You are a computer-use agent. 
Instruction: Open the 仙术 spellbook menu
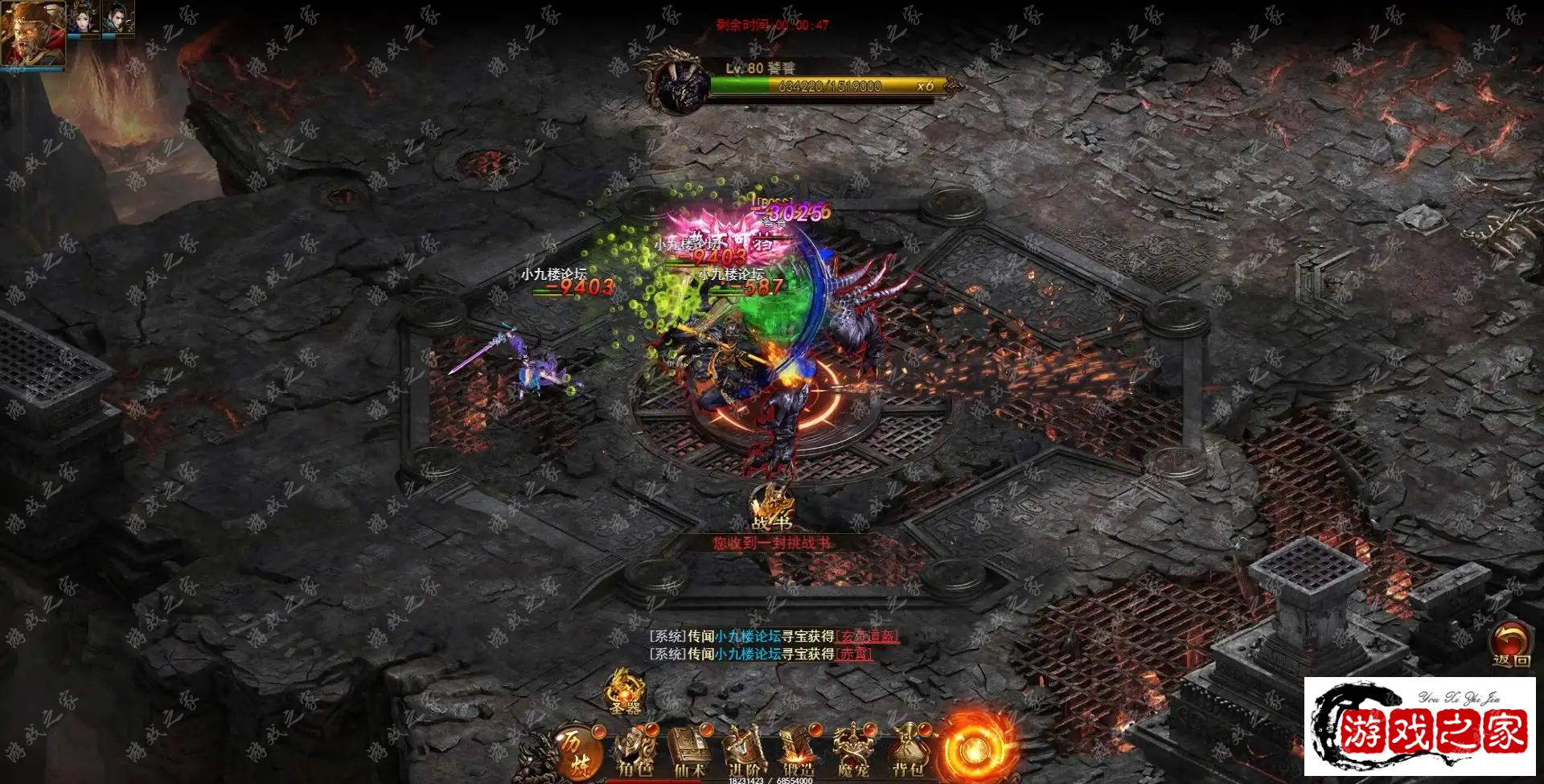point(689,752)
